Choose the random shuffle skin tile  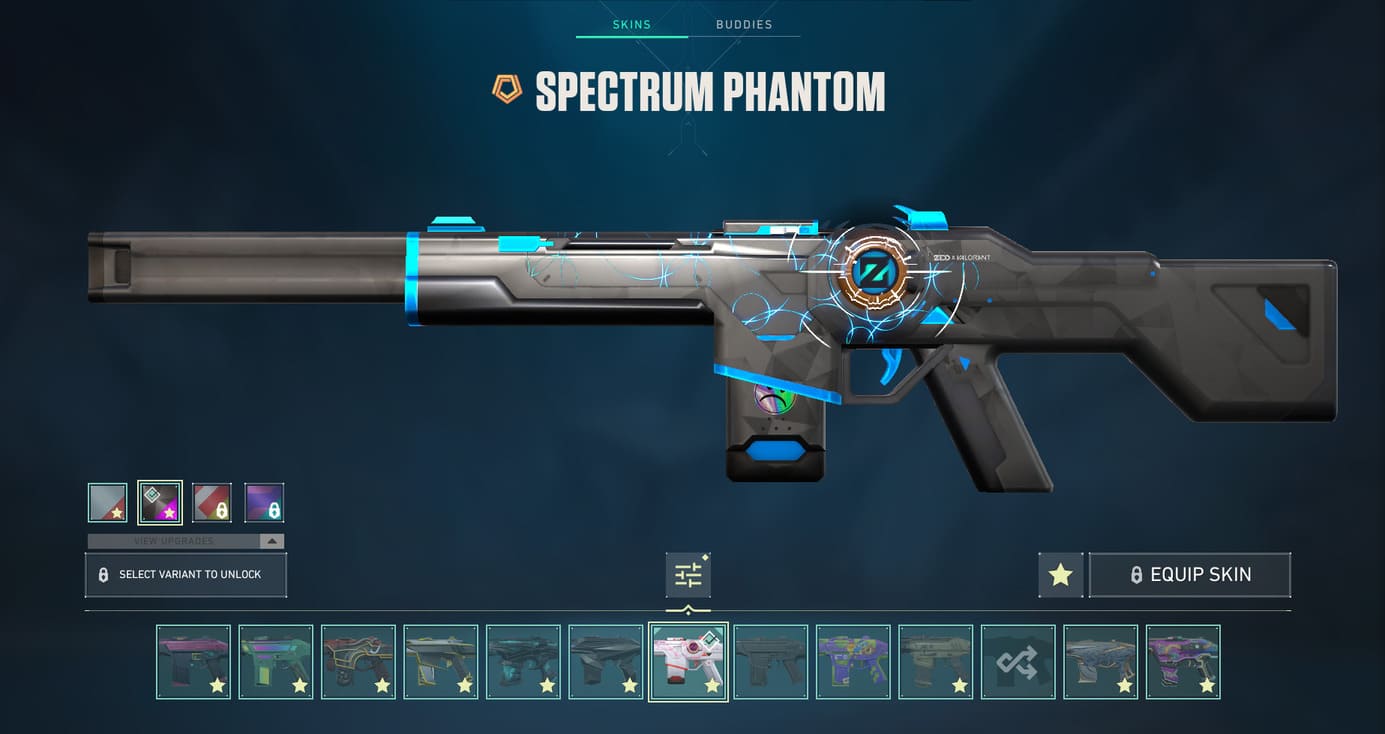[x=1018, y=661]
